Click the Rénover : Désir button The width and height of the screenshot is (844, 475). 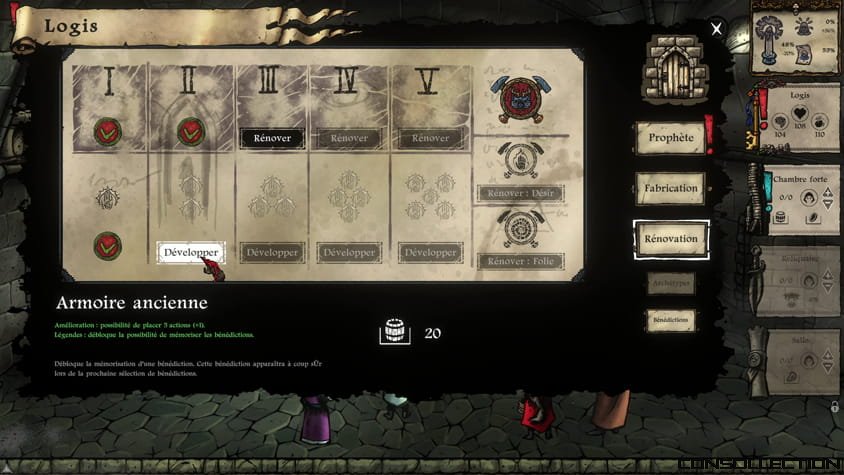(519, 193)
